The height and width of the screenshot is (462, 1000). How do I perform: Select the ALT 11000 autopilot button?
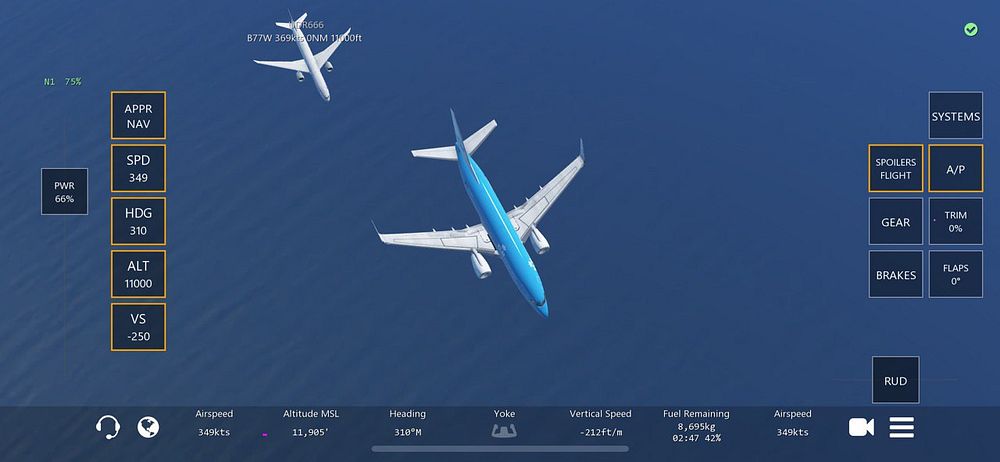138,274
